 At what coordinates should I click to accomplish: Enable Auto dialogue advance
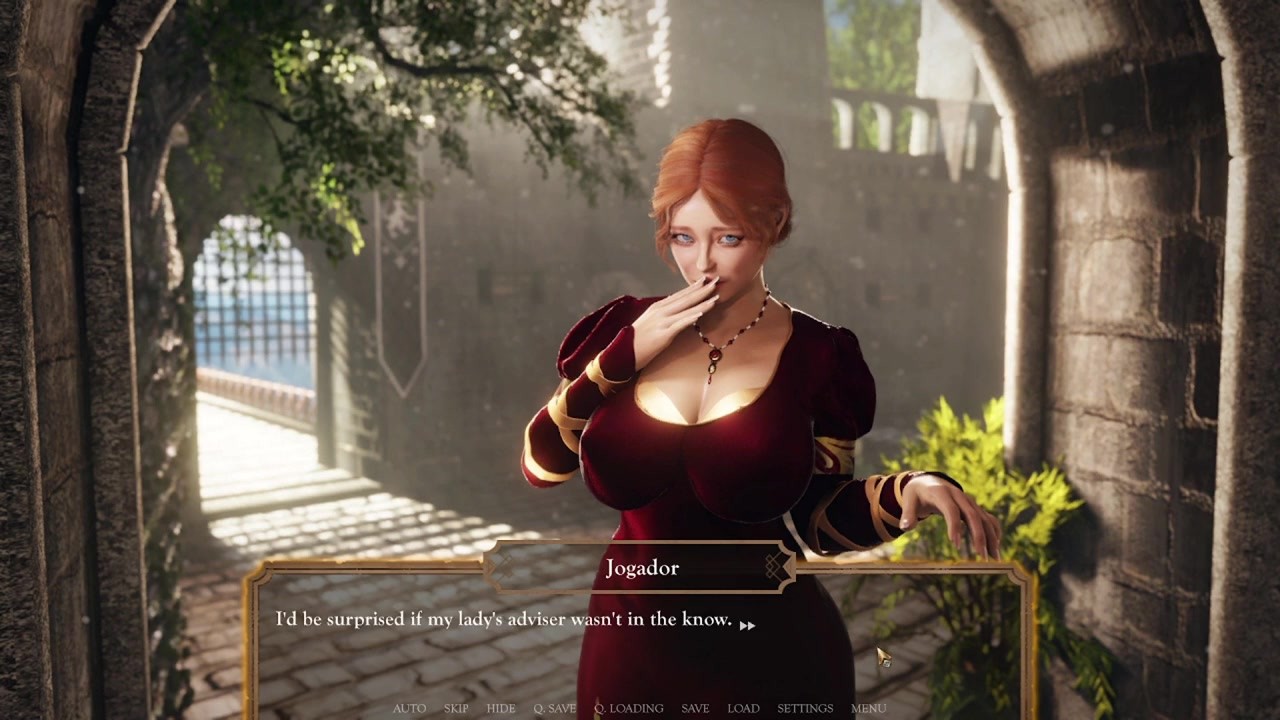[x=409, y=708]
